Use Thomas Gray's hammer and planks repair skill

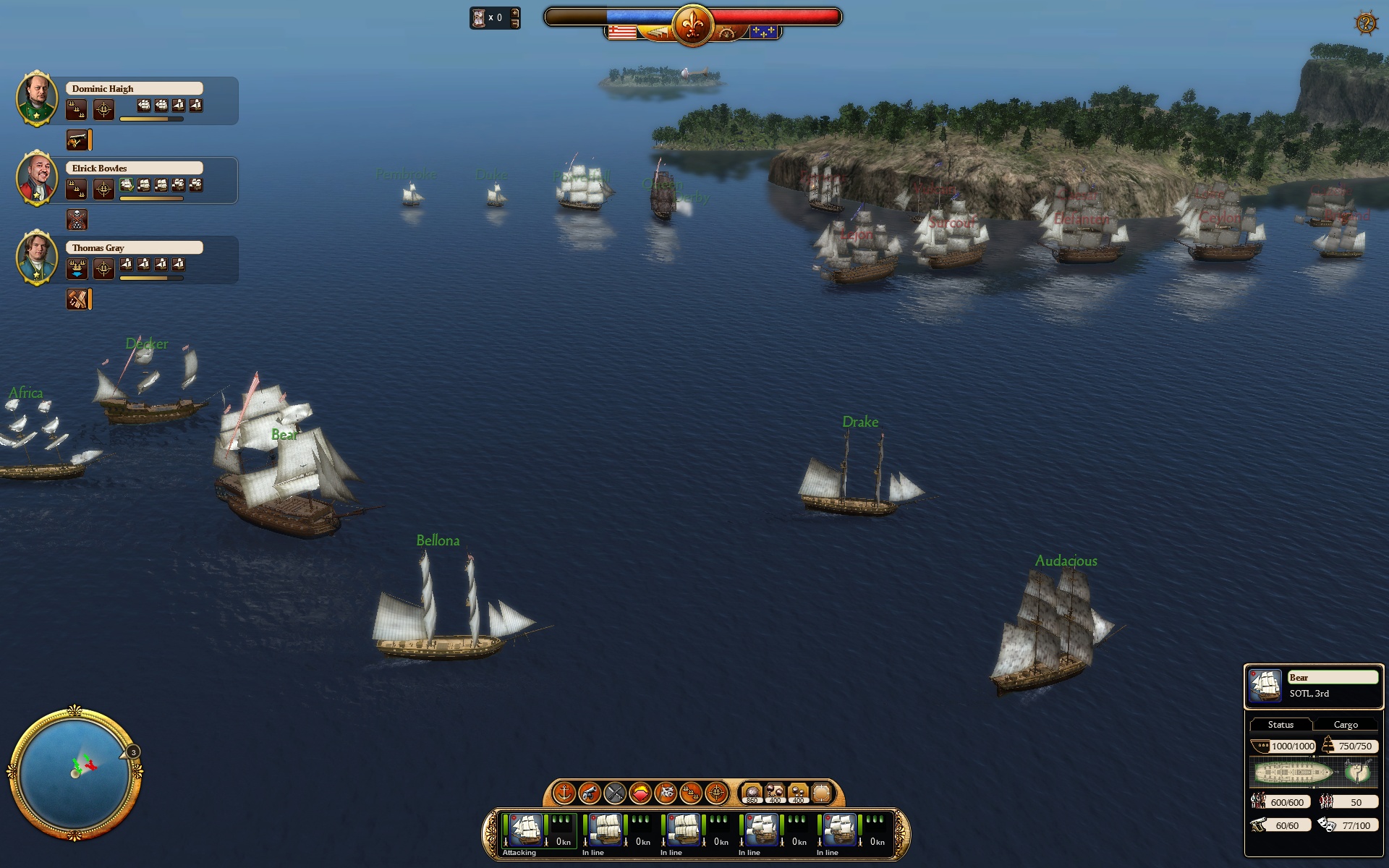(x=78, y=299)
